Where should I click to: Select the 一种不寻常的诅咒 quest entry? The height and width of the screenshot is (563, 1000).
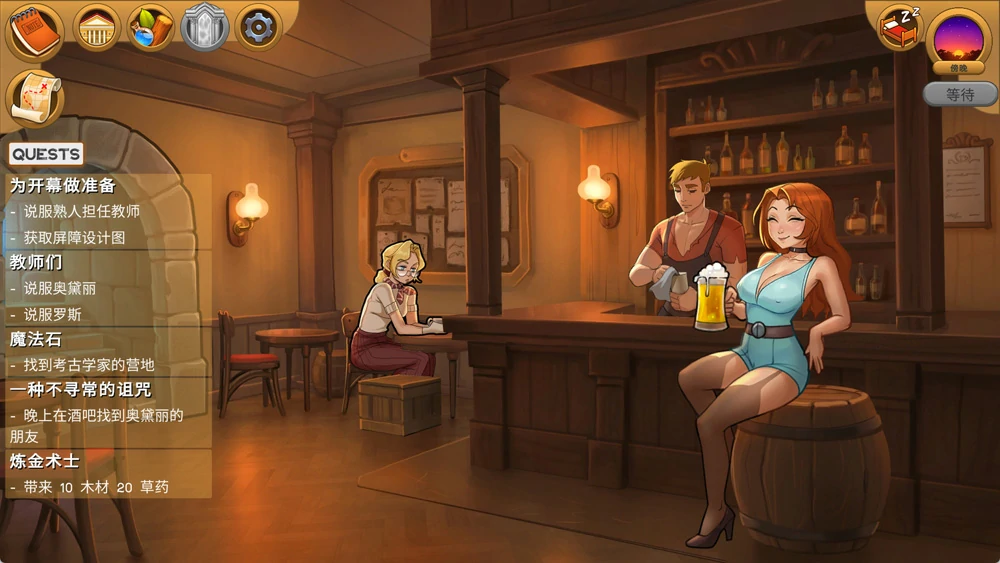[x=80, y=390]
